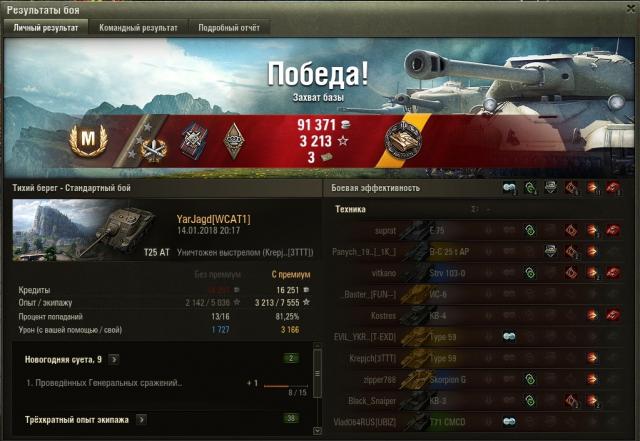
Task: Select the vitkano Strv 103-0 row
Action: (x=480, y=272)
